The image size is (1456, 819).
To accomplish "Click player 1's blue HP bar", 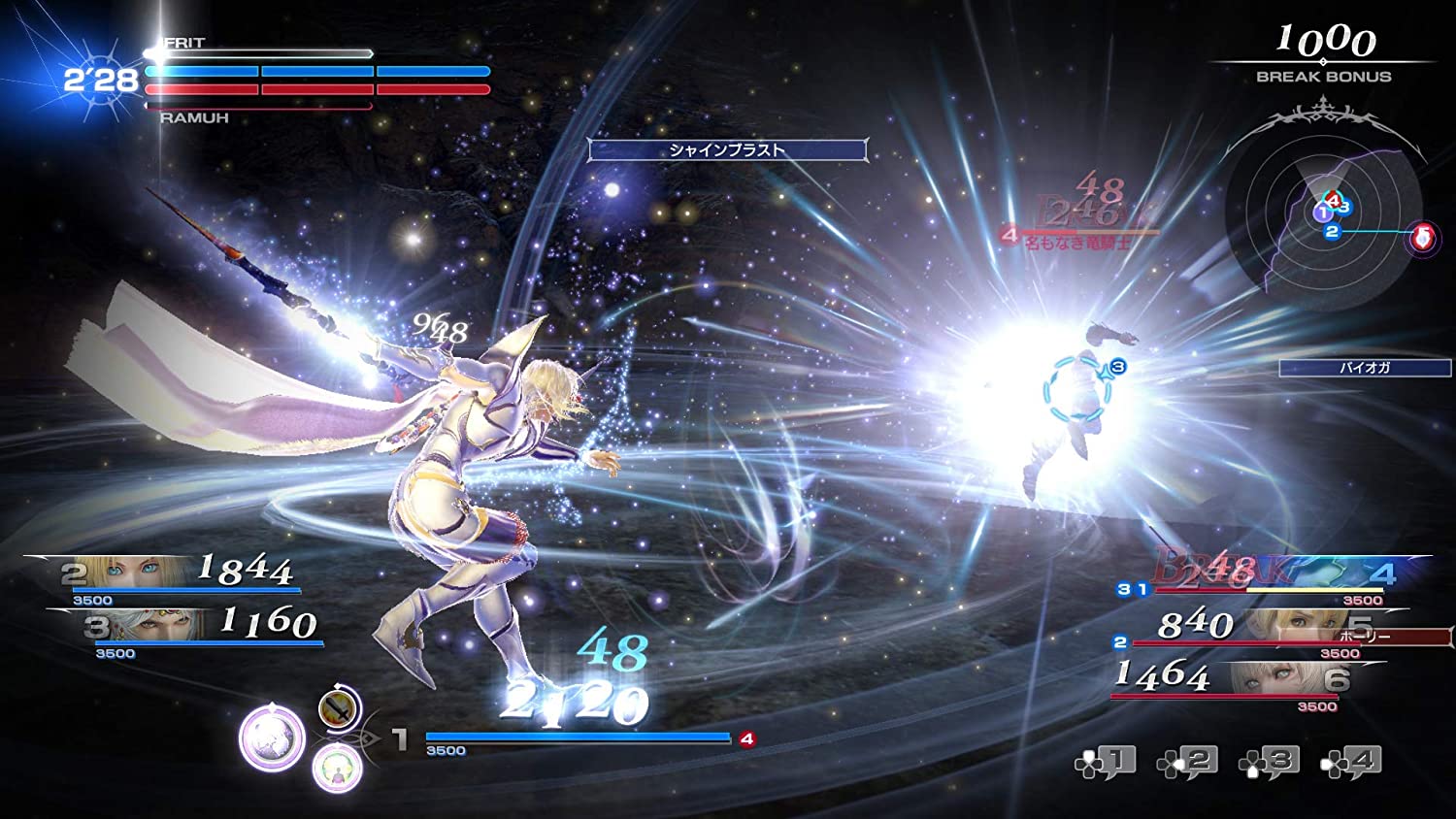I will [577, 737].
